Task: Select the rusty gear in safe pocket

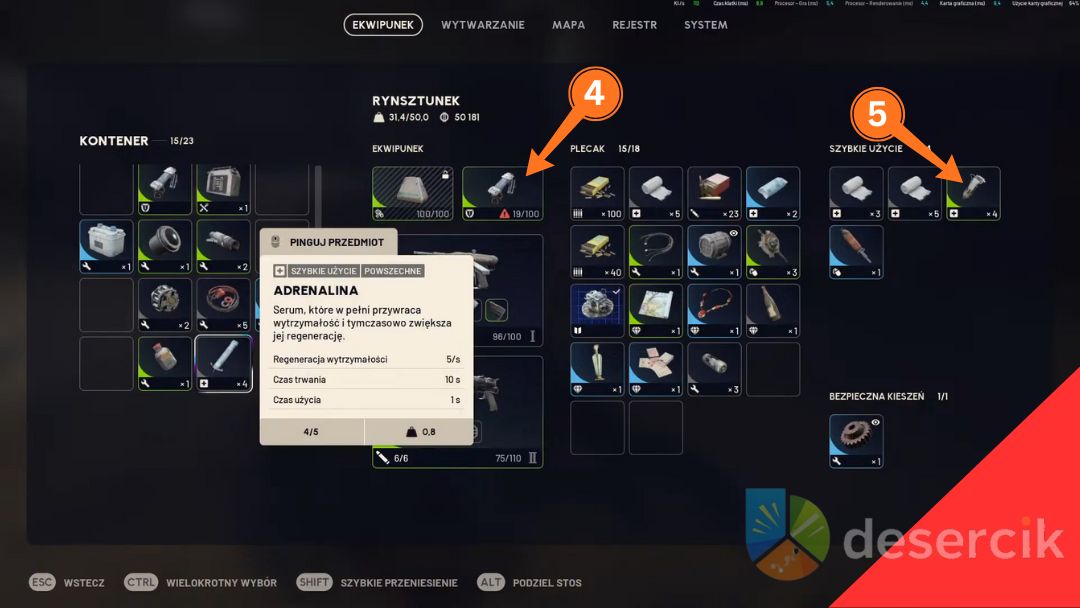Action: click(x=856, y=441)
